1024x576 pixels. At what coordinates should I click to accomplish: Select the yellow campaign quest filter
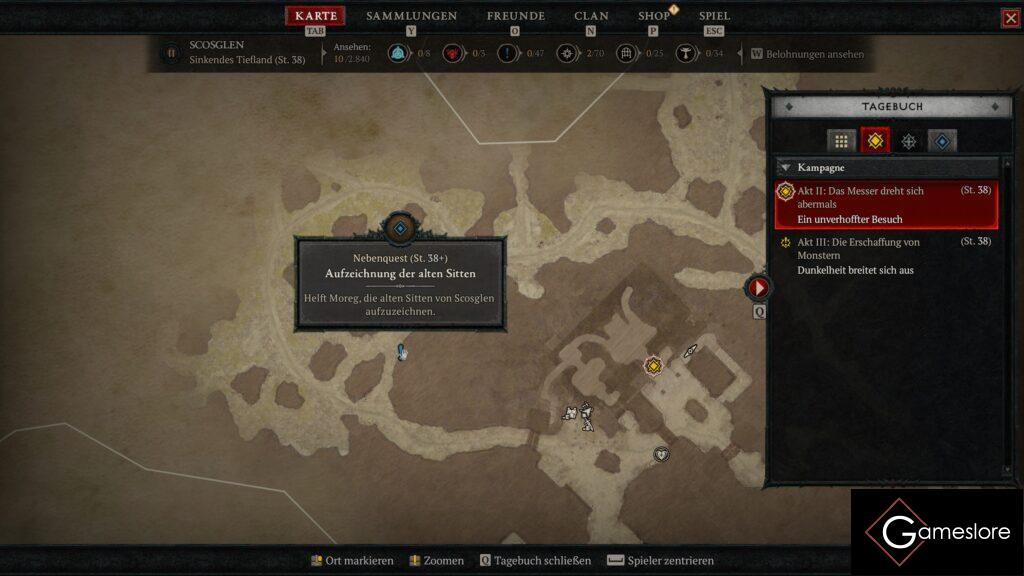[875, 141]
